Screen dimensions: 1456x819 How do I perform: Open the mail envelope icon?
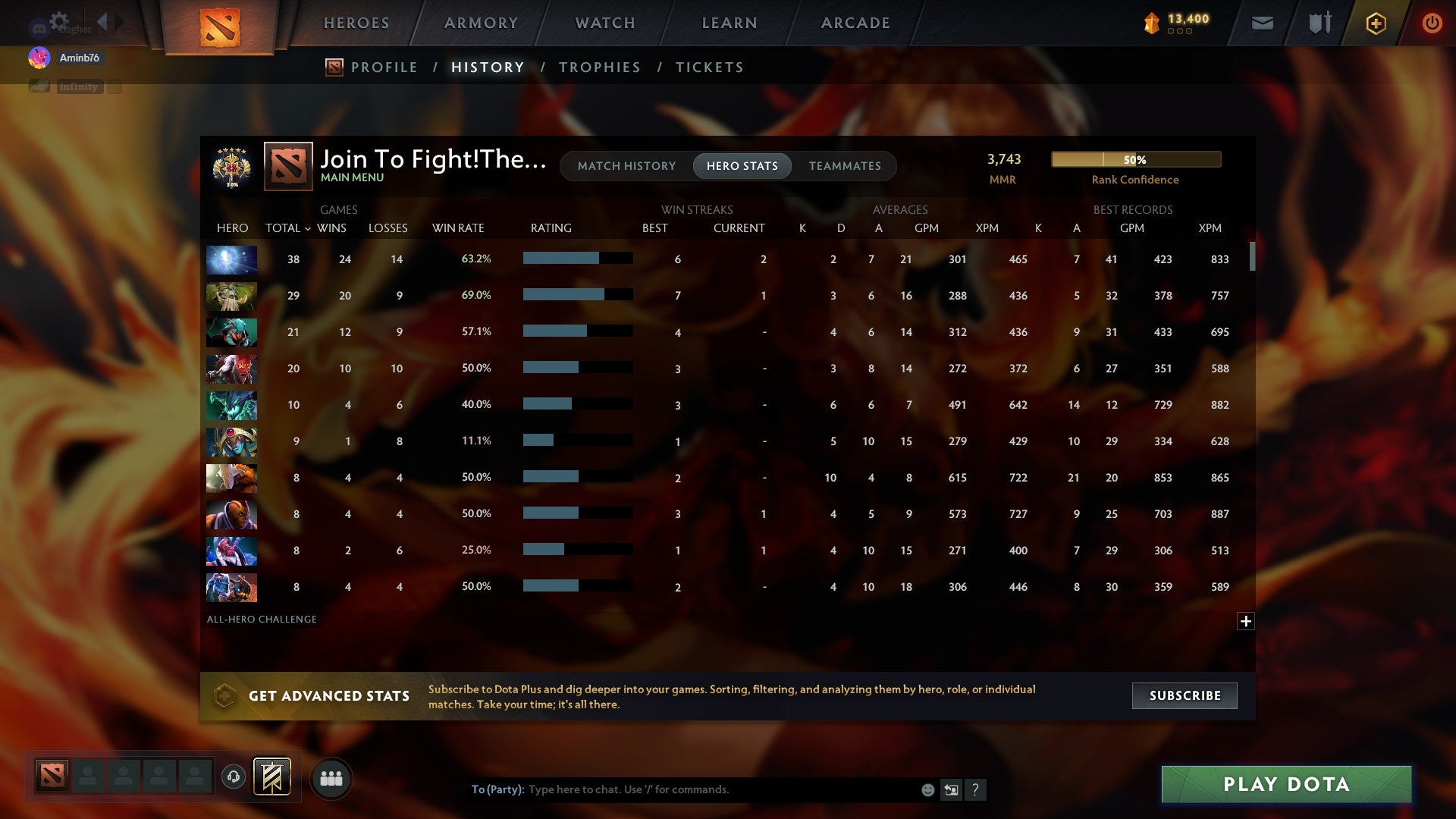click(x=1262, y=23)
